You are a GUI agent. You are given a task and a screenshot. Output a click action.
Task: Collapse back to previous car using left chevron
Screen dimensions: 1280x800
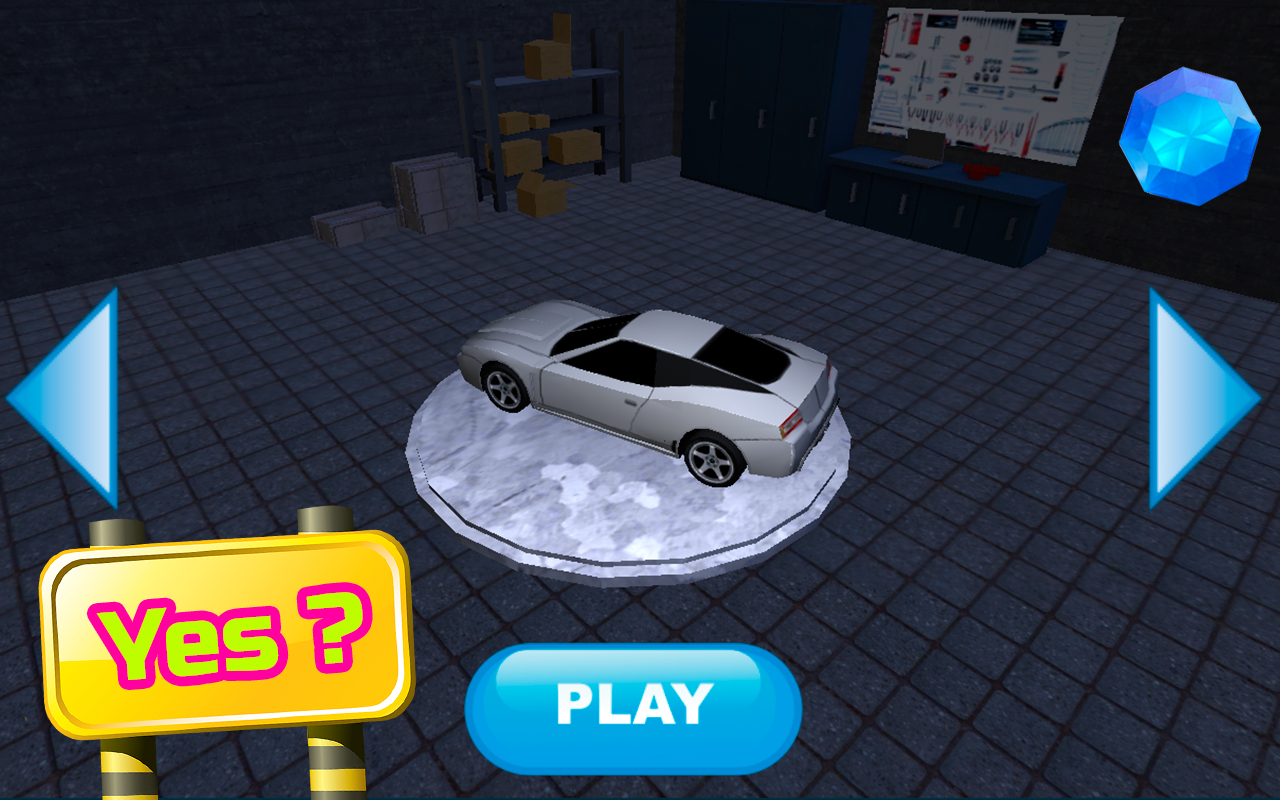pyautogui.click(x=75, y=395)
